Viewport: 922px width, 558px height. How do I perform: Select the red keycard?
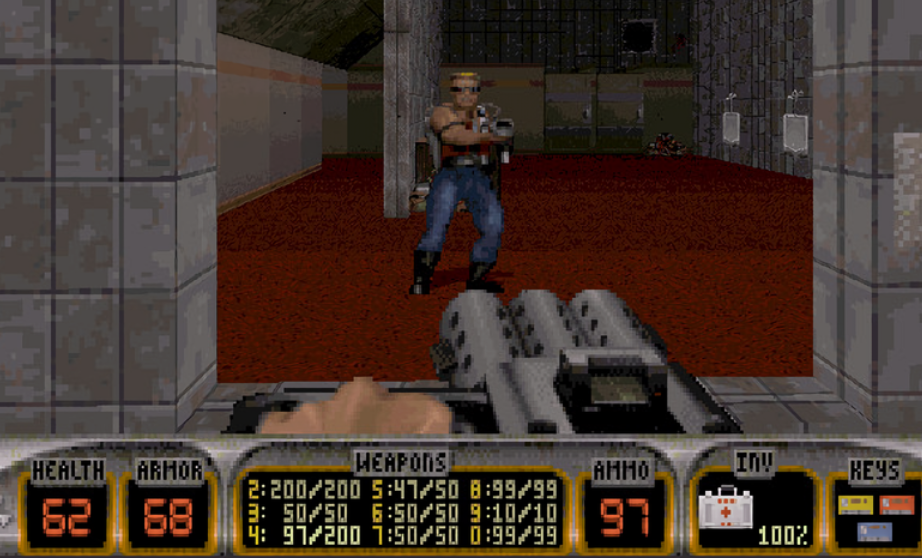896,503
